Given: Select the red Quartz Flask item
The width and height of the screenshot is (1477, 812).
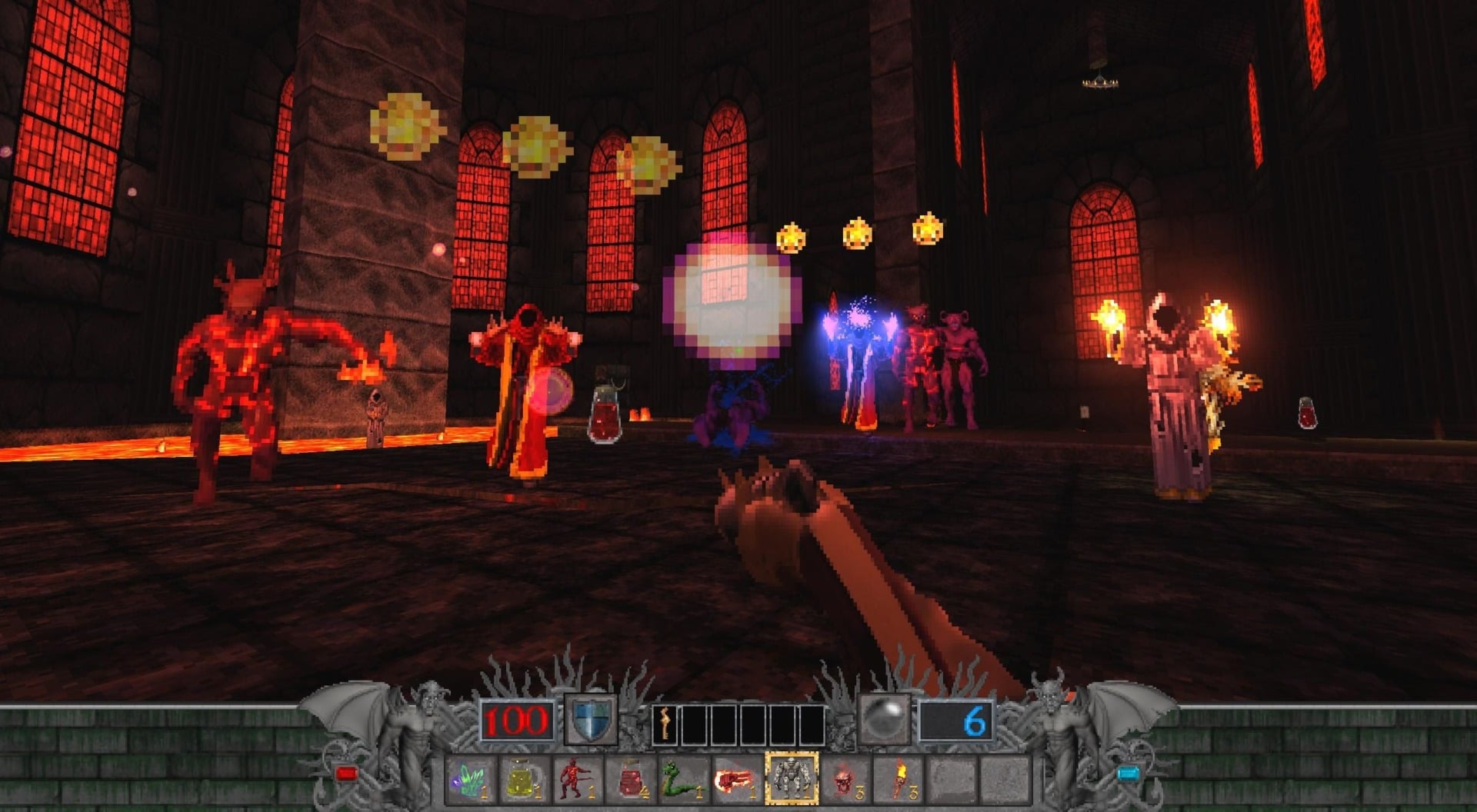Looking at the screenshot, I should tap(631, 779).
